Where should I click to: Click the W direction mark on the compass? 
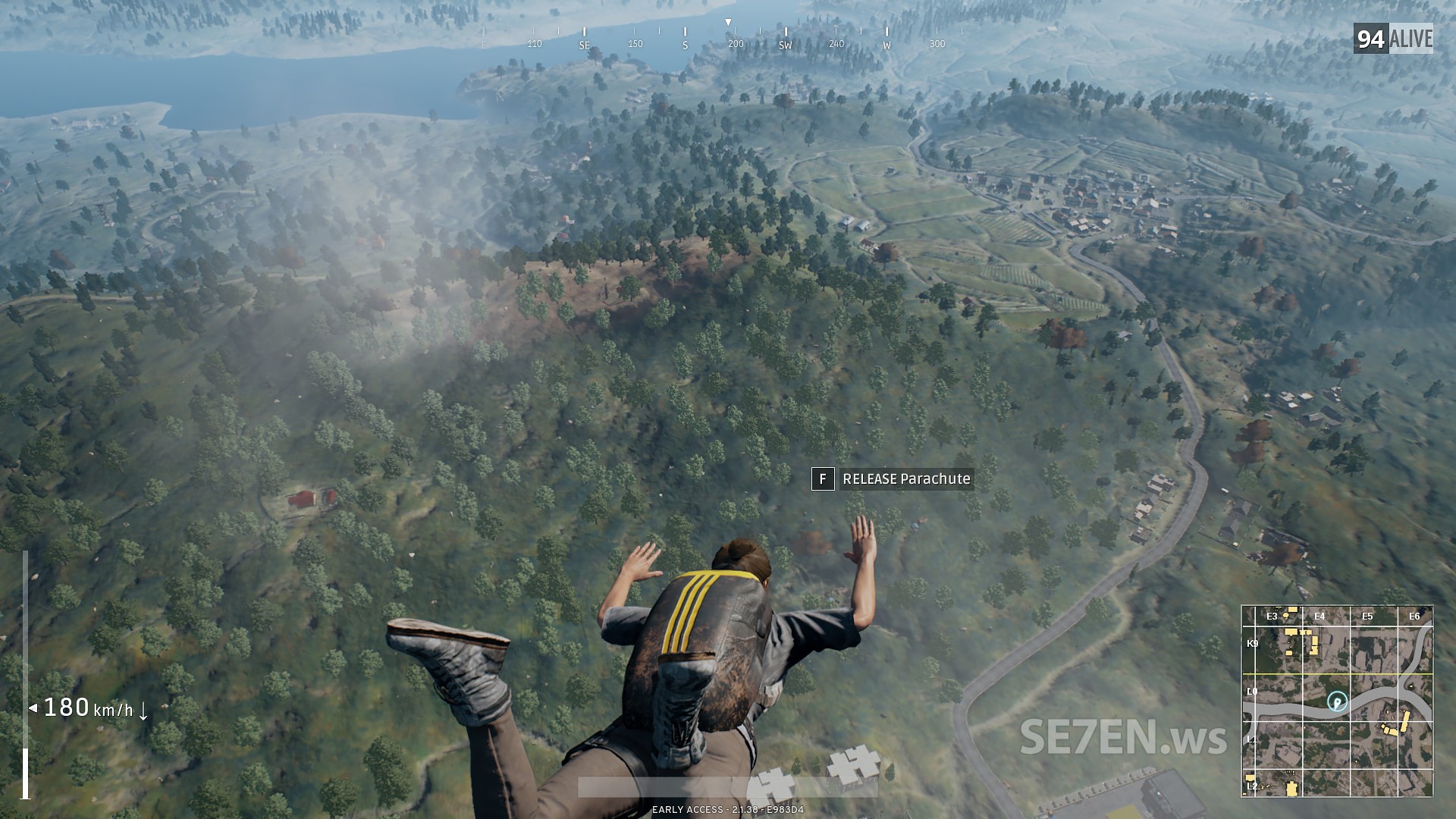coord(886,44)
